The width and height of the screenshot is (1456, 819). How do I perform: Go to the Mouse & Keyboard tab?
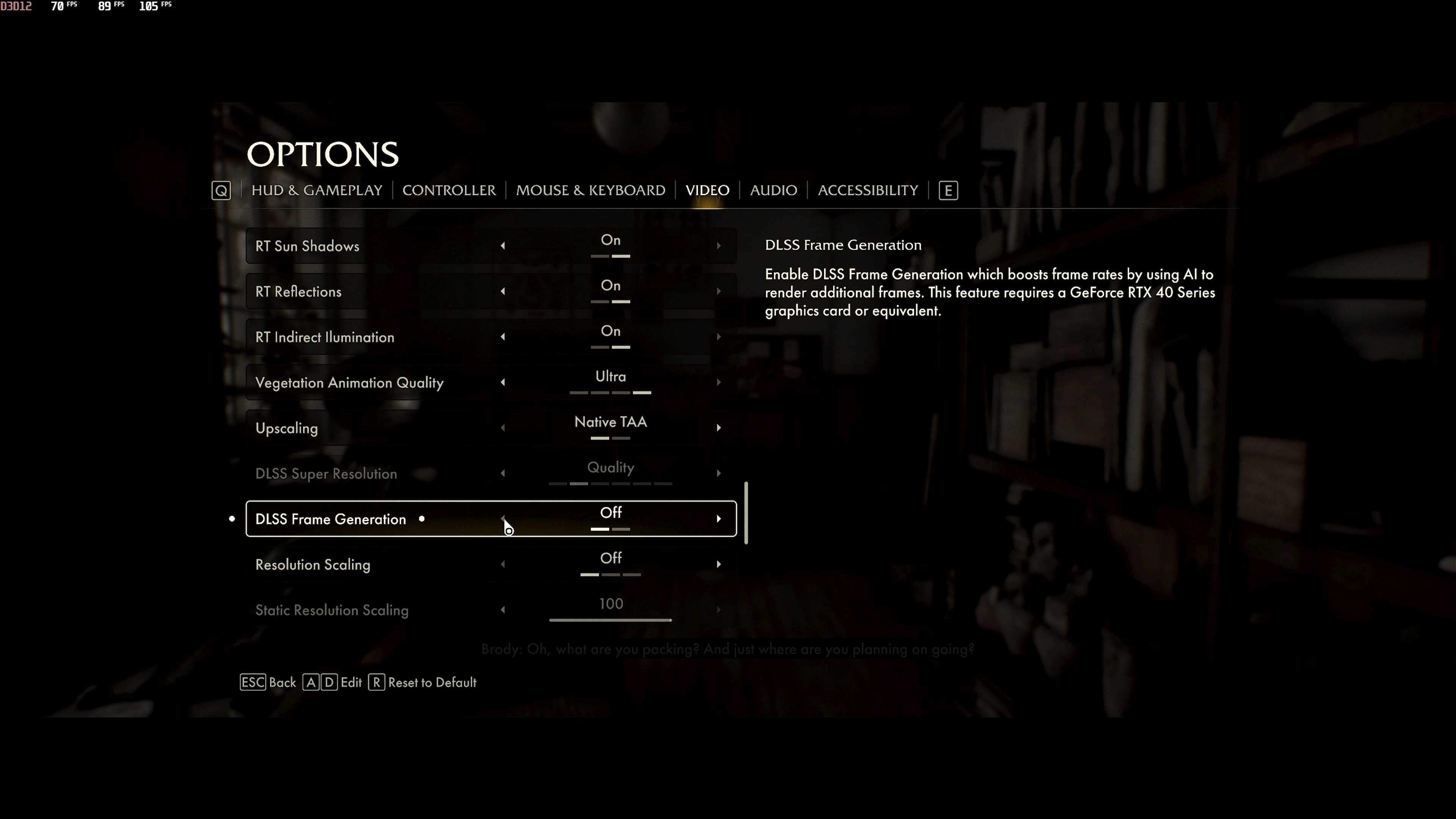(590, 190)
